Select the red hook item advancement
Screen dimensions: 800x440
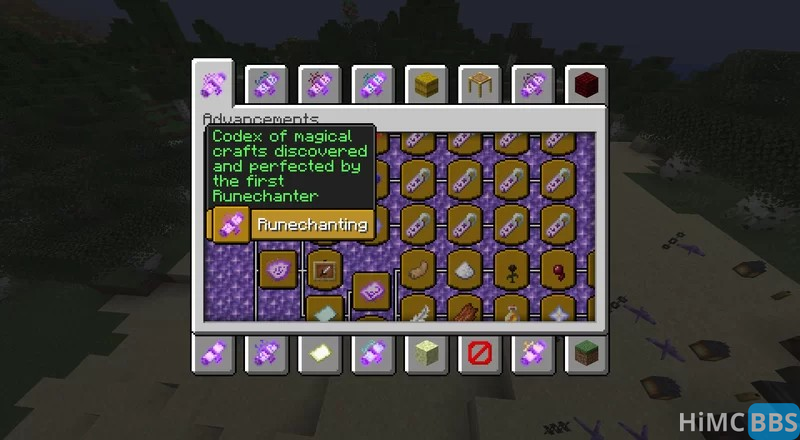click(558, 269)
